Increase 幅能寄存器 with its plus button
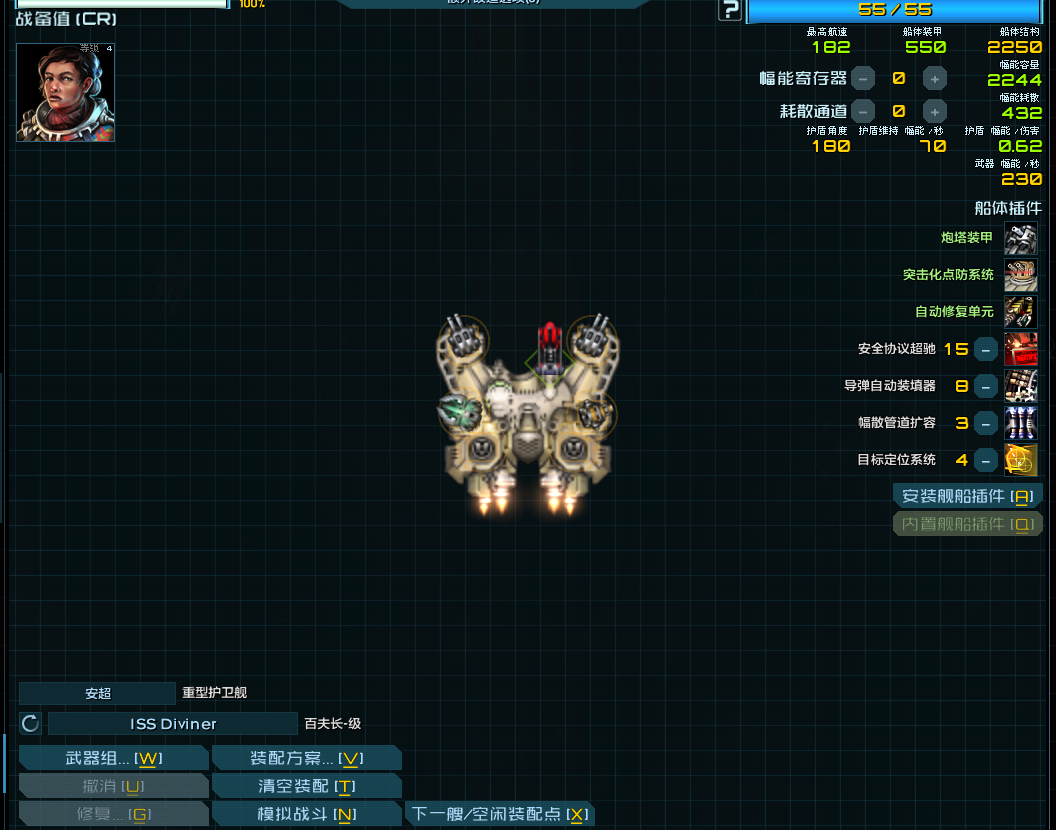The image size is (1056, 830). coord(934,78)
